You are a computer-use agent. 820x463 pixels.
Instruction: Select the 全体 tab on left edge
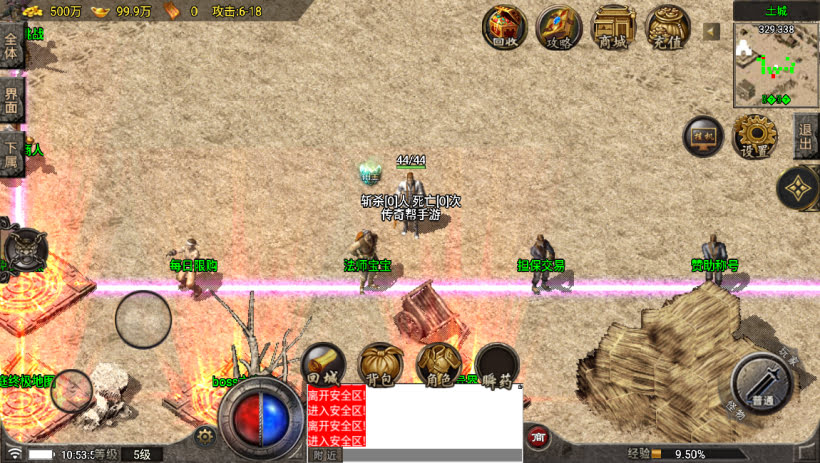click(11, 47)
